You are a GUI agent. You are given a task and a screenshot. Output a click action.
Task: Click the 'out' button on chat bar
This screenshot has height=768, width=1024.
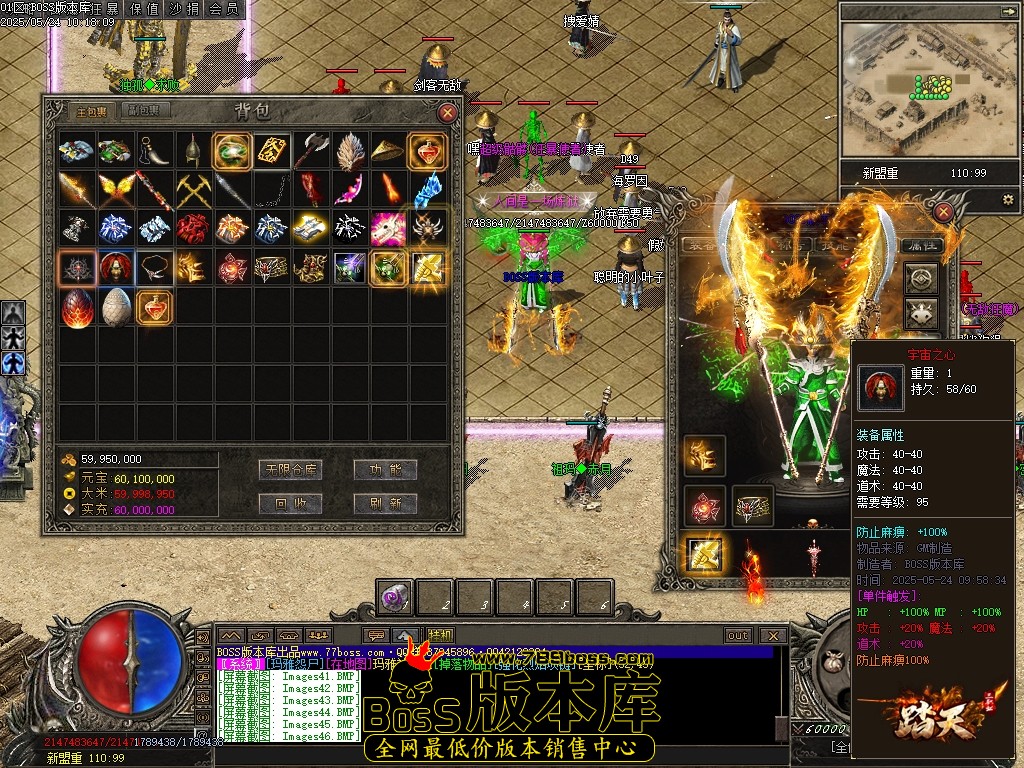738,635
